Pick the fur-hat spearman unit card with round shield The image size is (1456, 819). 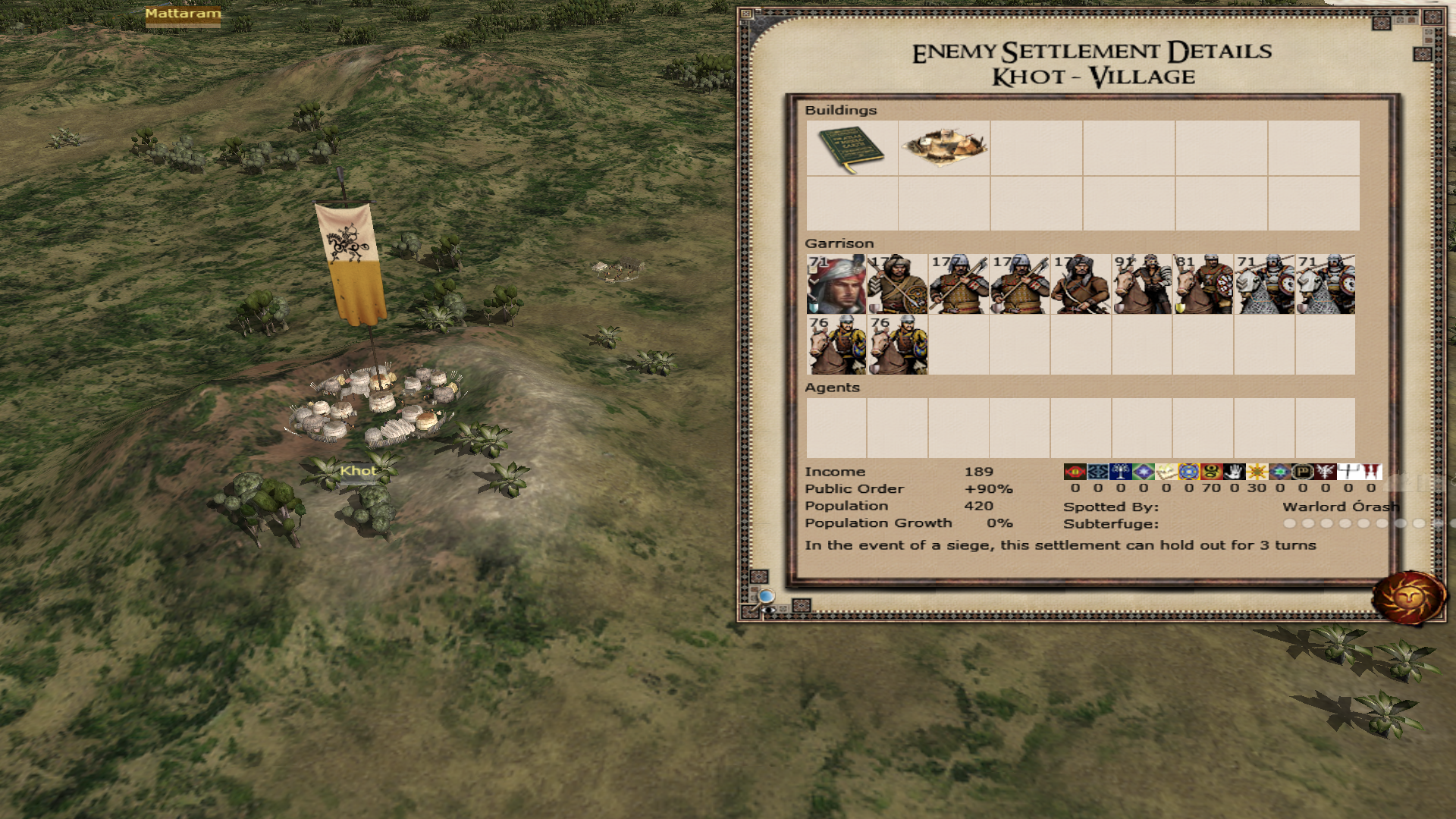897,284
